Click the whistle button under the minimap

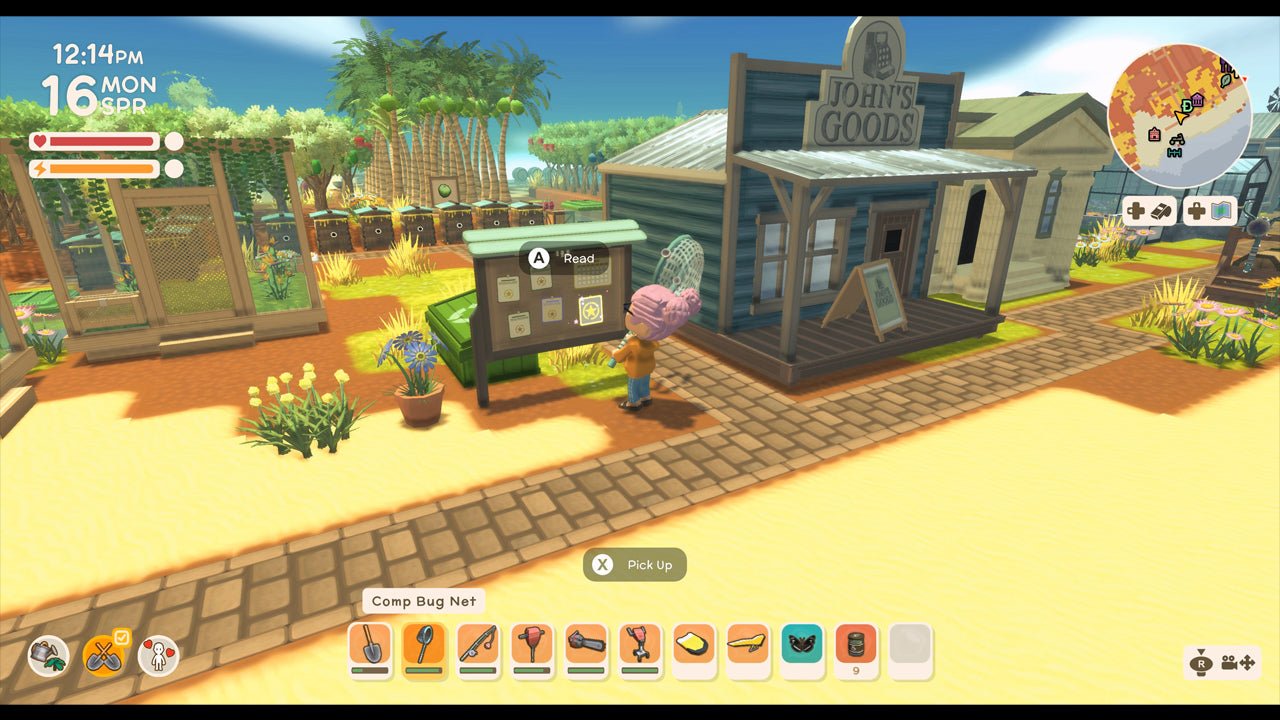(1163, 211)
